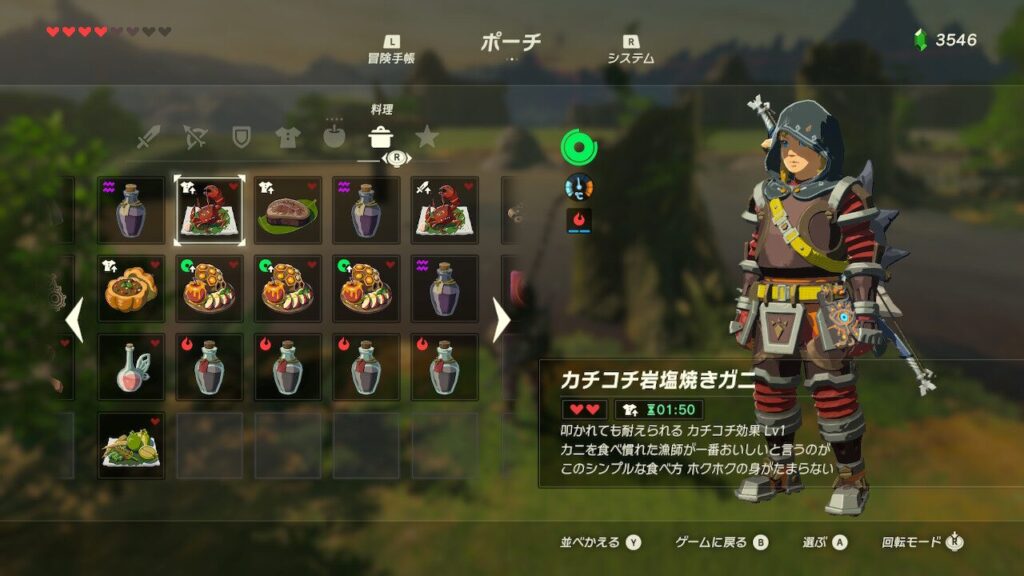This screenshot has width=1024, height=576.
Task: Click the left page arrow of the inventory
Action: (x=73, y=320)
